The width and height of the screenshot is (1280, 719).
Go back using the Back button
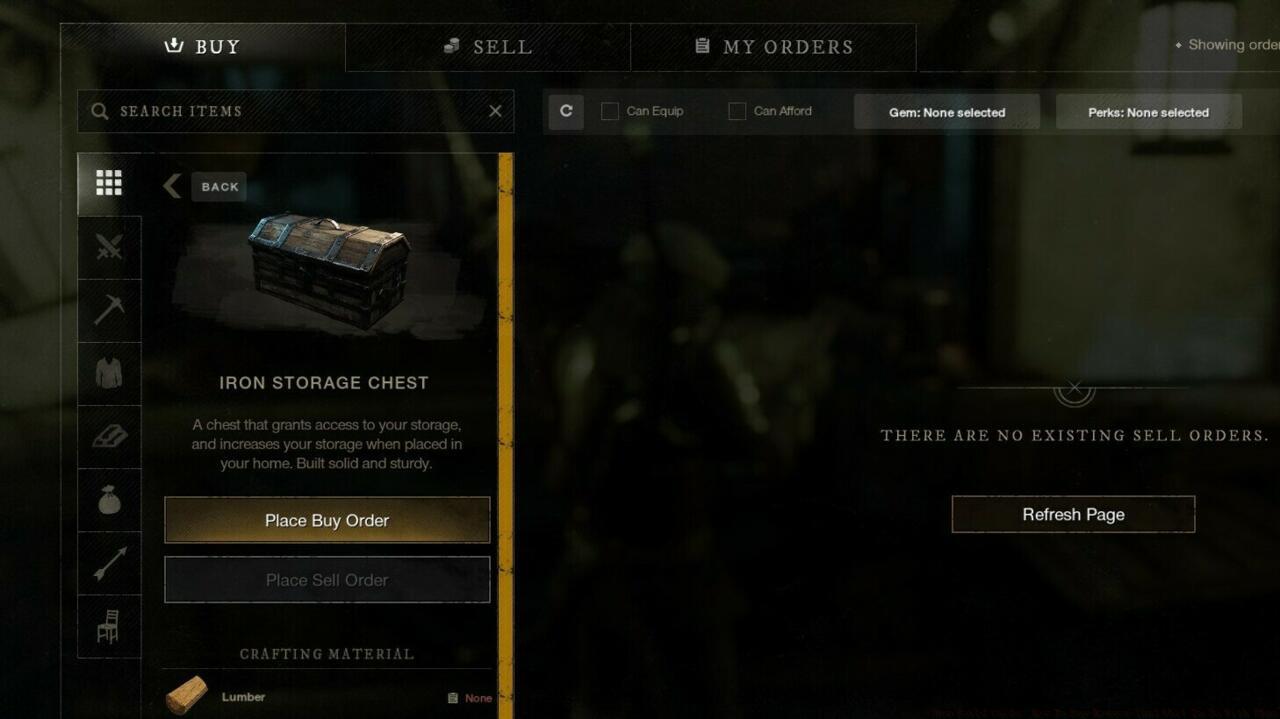pyautogui.click(x=206, y=187)
